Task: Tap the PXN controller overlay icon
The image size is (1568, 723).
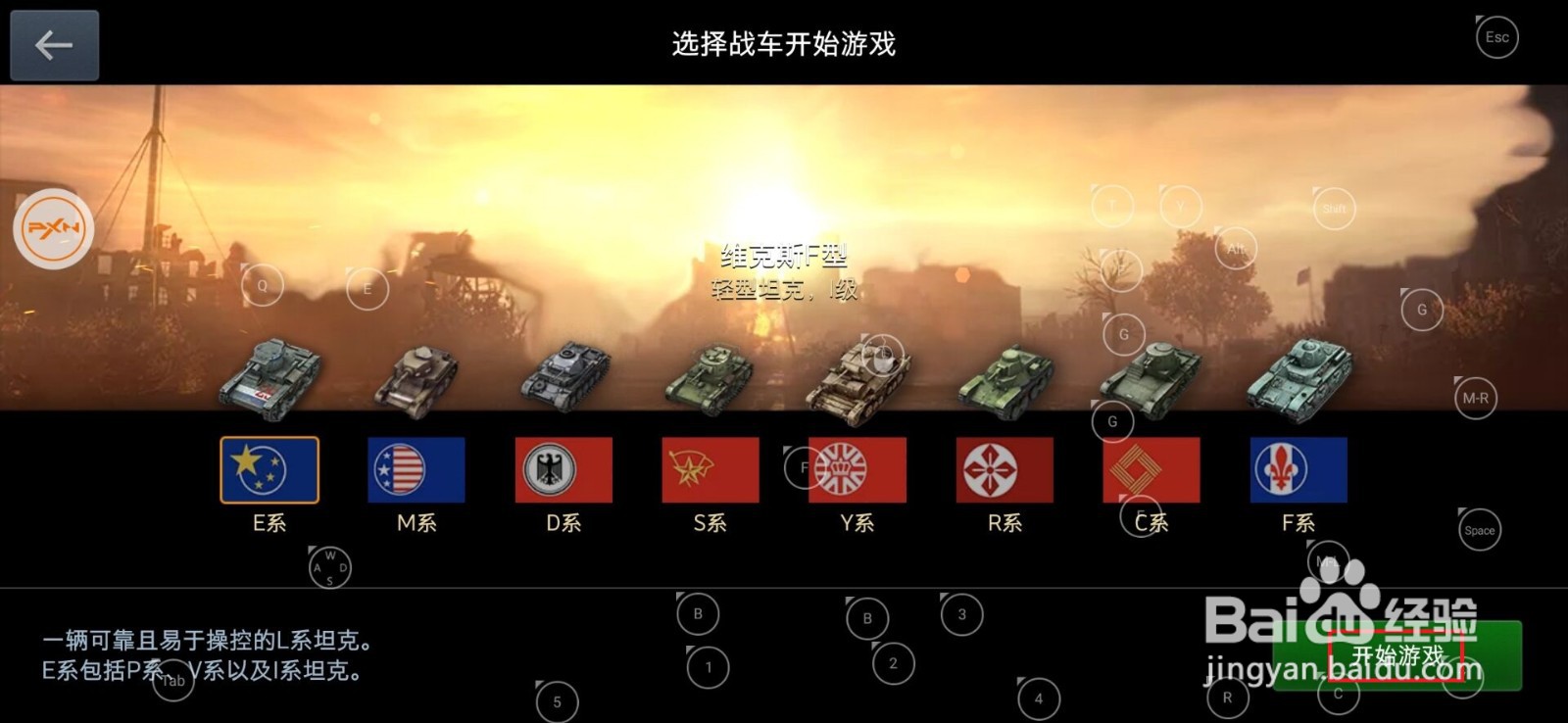Action: pyautogui.click(x=56, y=230)
